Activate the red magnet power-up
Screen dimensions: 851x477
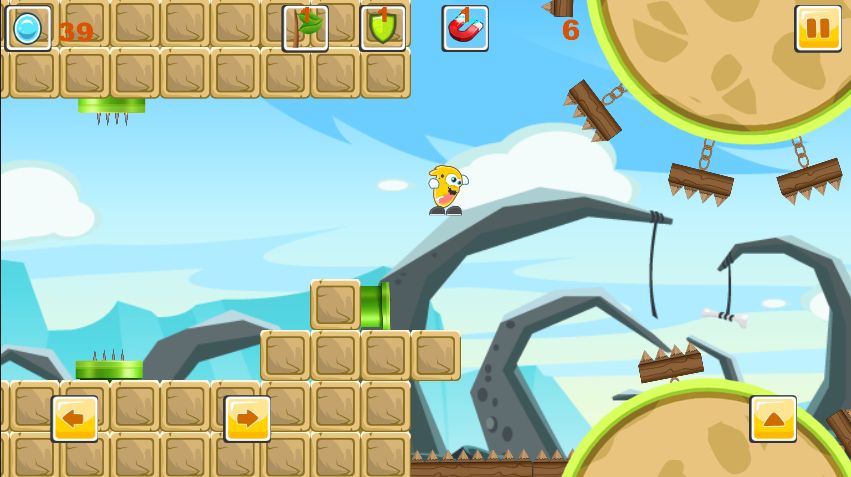click(465, 28)
